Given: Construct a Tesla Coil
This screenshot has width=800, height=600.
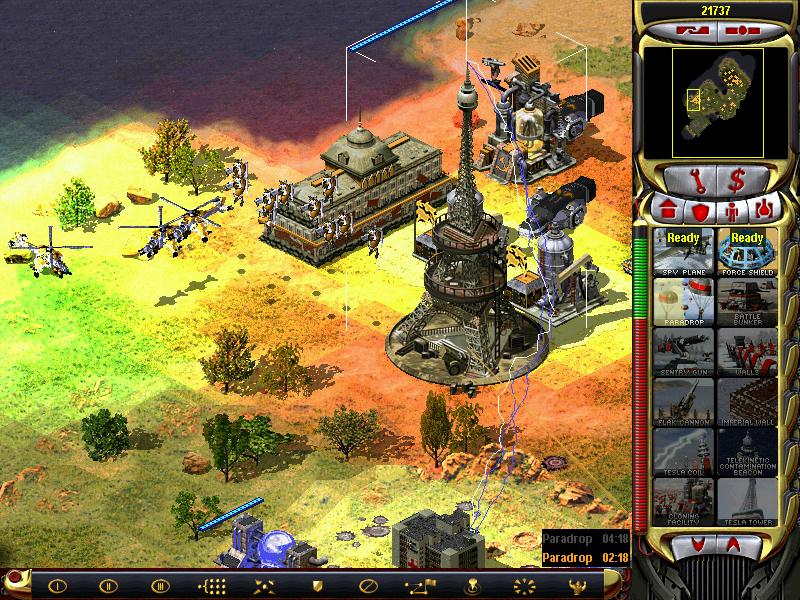Looking at the screenshot, I should pos(683,451).
